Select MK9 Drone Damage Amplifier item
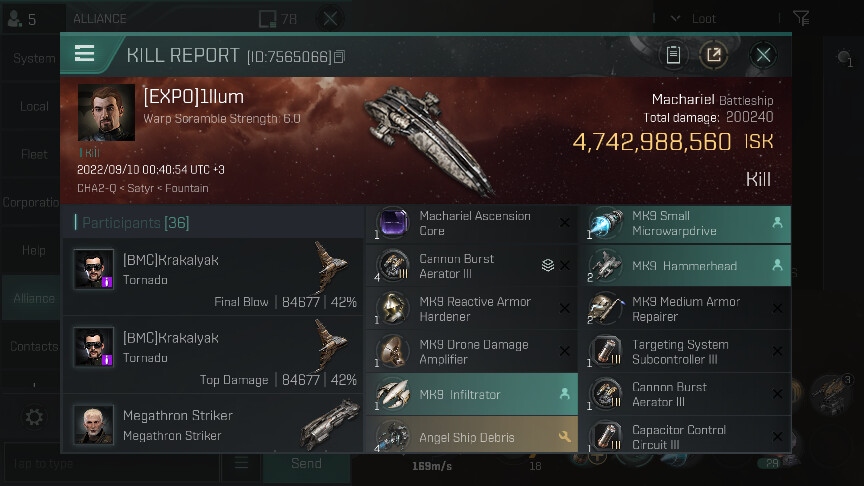Screen dimensions: 864x486 click(470, 352)
